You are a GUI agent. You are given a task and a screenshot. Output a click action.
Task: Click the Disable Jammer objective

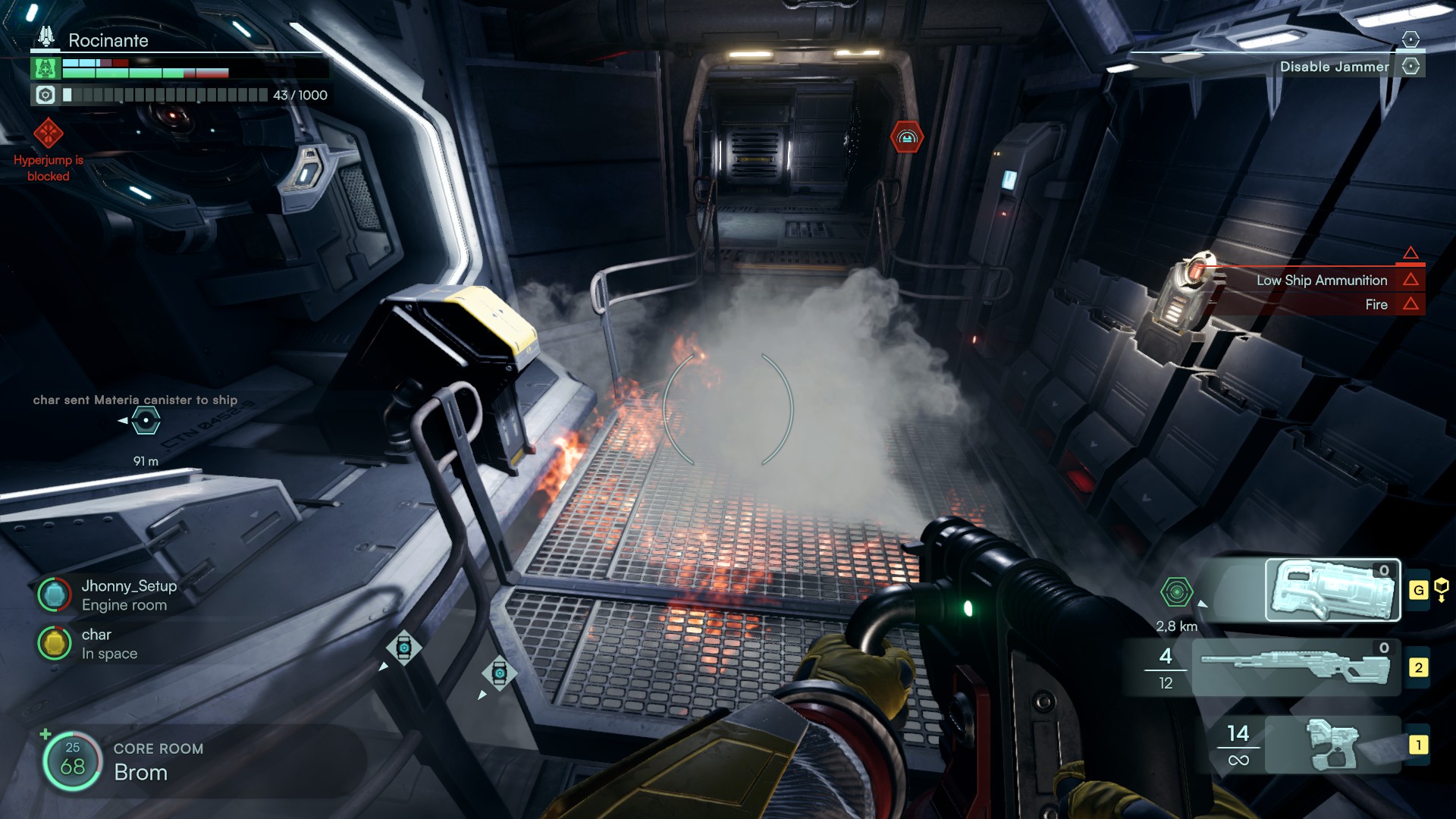(1334, 67)
